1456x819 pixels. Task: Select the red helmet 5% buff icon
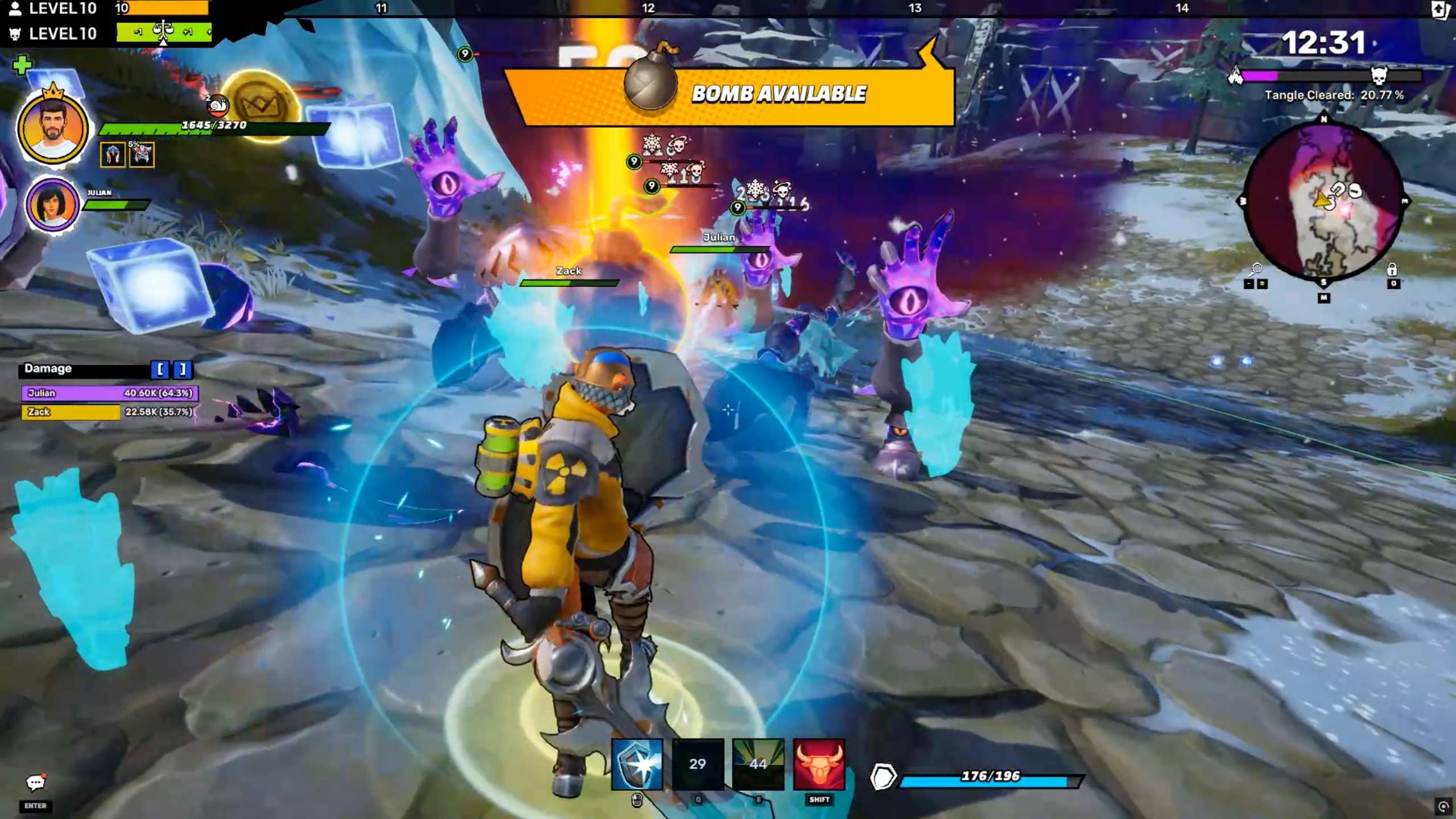click(x=142, y=154)
